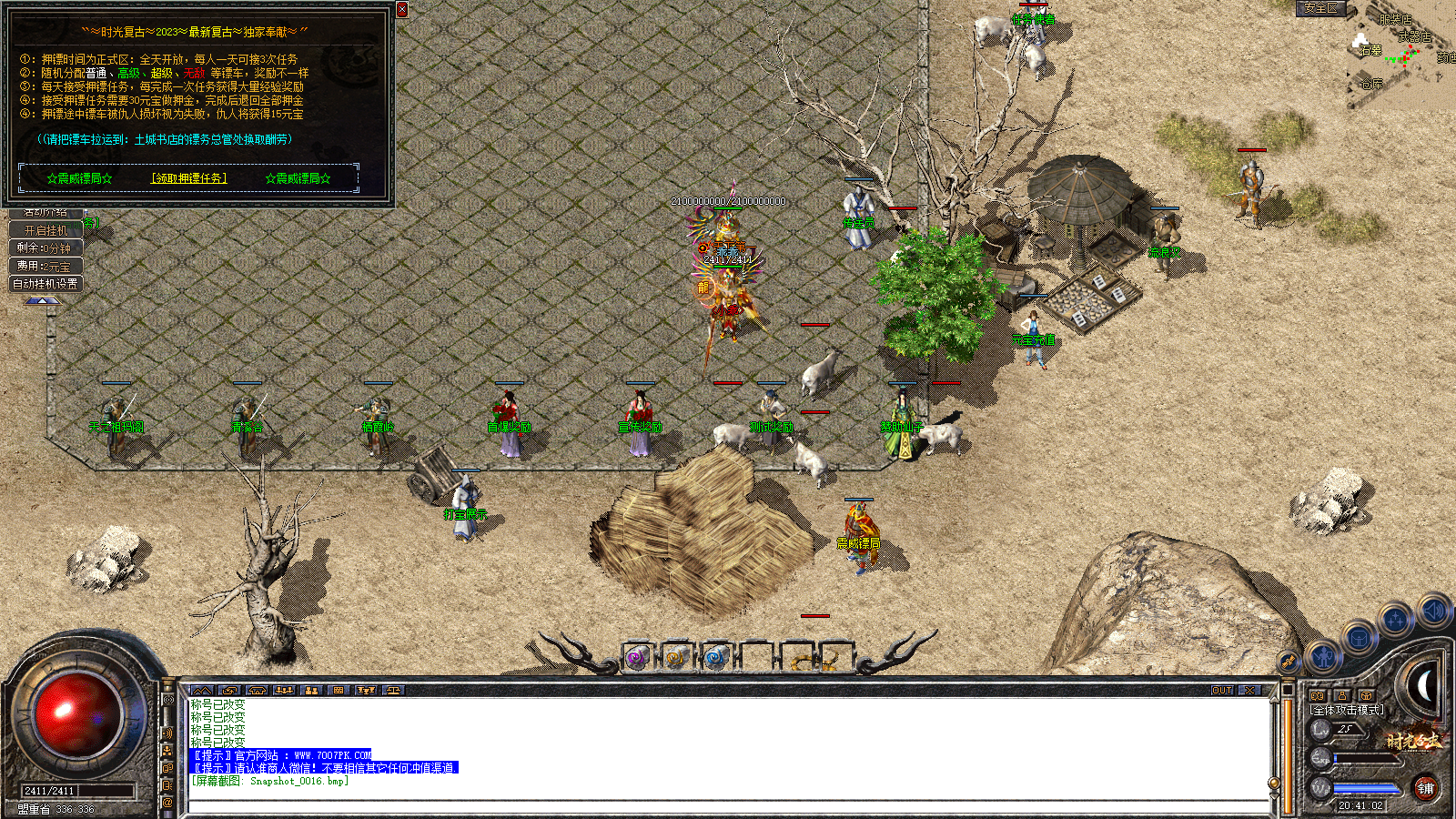Open the character equipment icon

tap(1324, 659)
